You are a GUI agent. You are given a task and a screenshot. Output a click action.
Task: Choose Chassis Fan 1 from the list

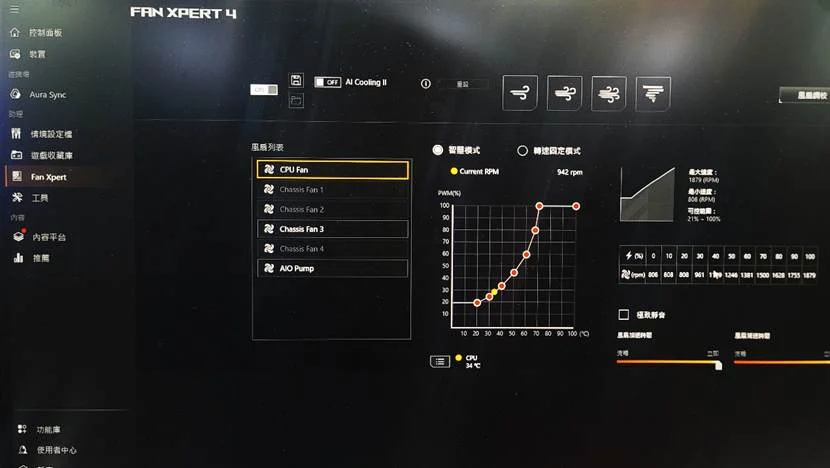(331, 190)
